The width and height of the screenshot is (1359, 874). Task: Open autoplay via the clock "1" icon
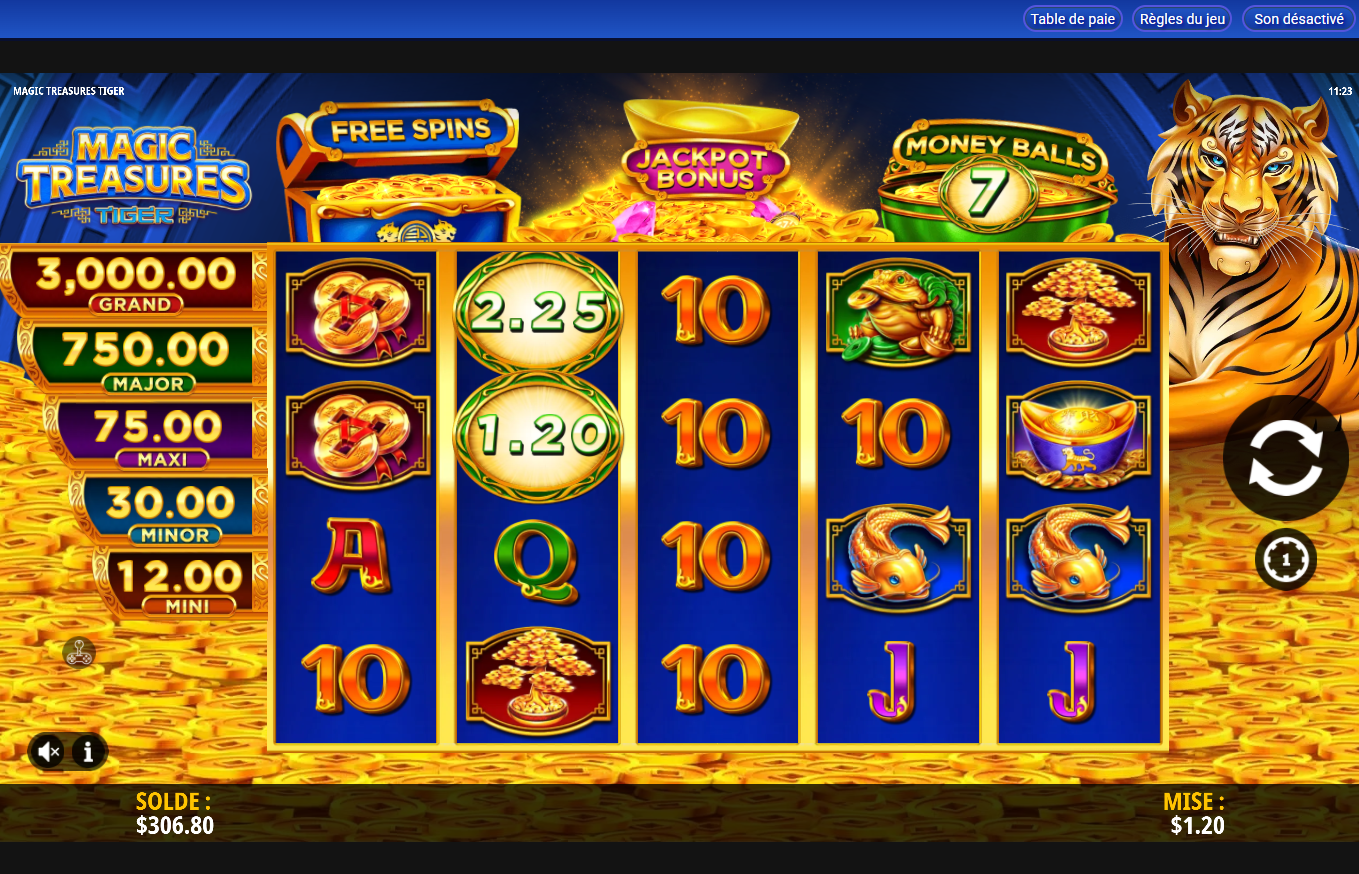pyautogui.click(x=1286, y=558)
